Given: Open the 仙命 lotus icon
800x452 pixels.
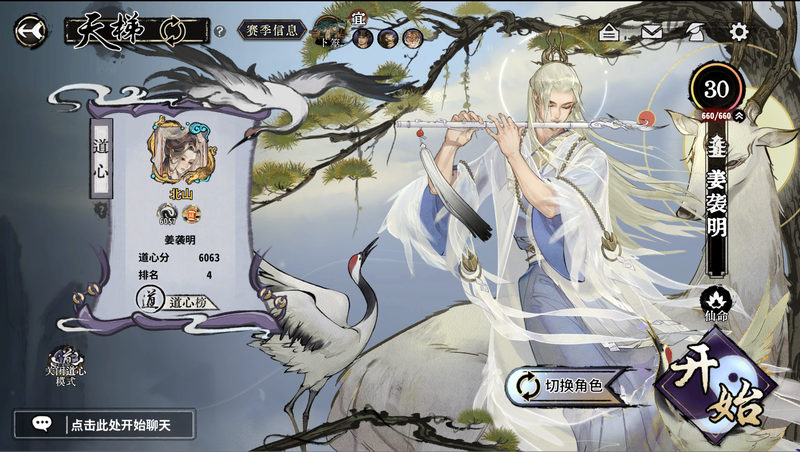Looking at the screenshot, I should [715, 302].
